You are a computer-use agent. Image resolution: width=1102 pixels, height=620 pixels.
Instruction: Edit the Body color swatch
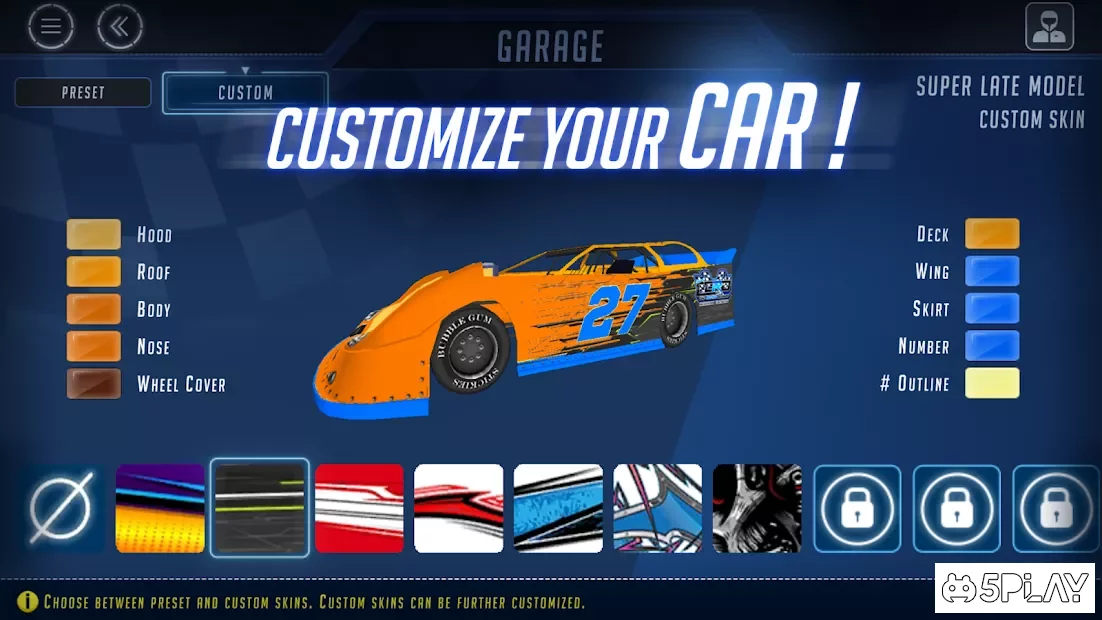94,309
